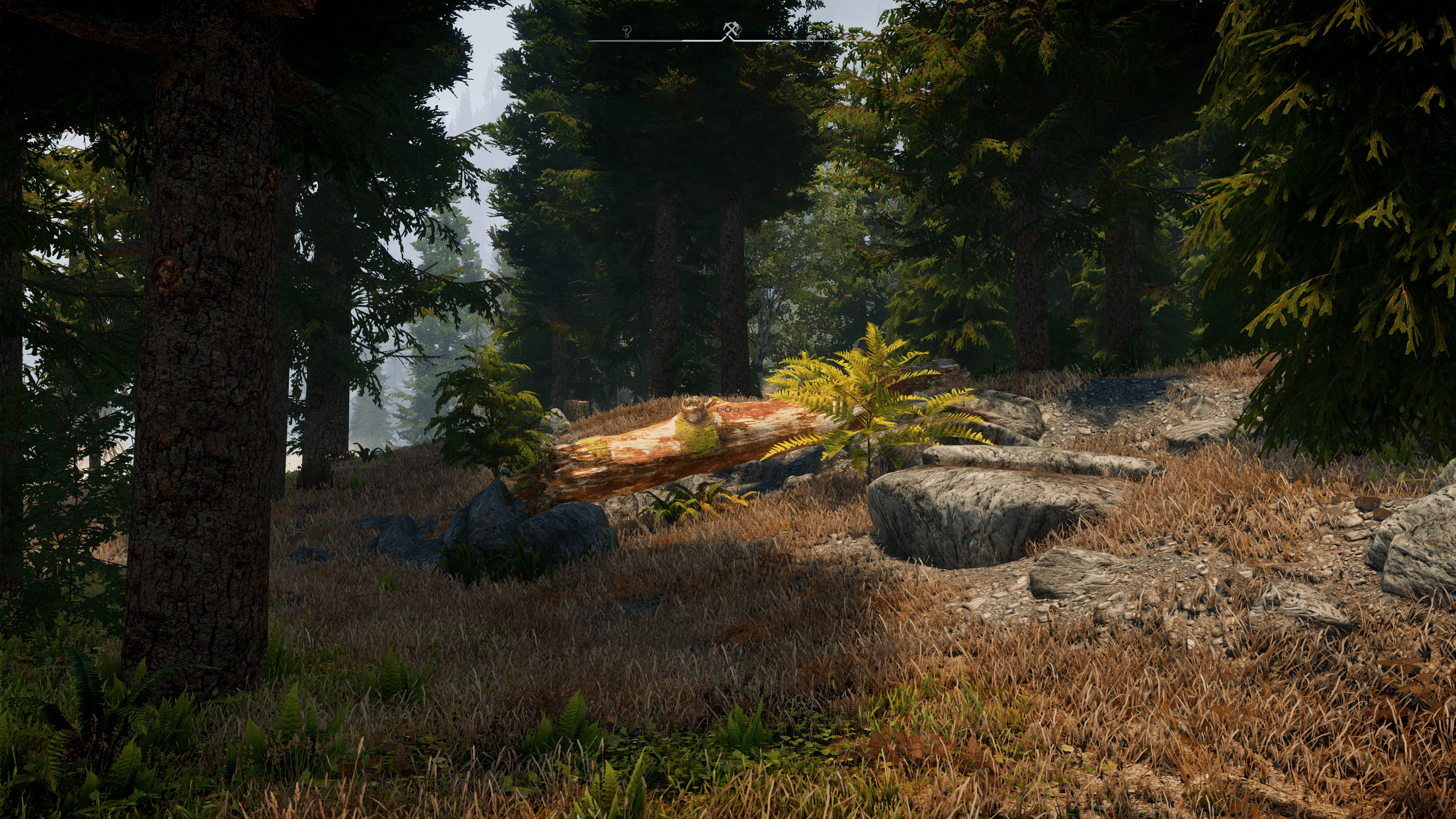Select the lone question mark compass marker
1456x819 pixels.
(627, 31)
